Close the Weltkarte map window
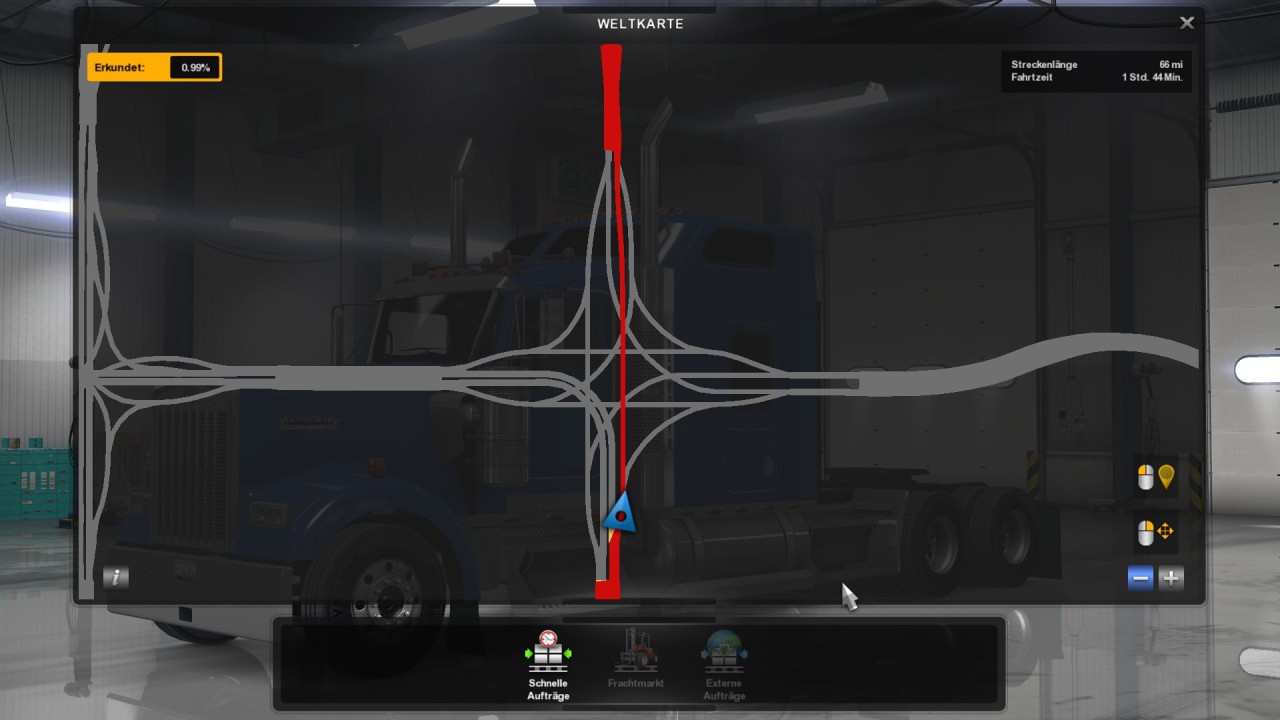Screen dimensions: 1280x720 [x=1187, y=23]
